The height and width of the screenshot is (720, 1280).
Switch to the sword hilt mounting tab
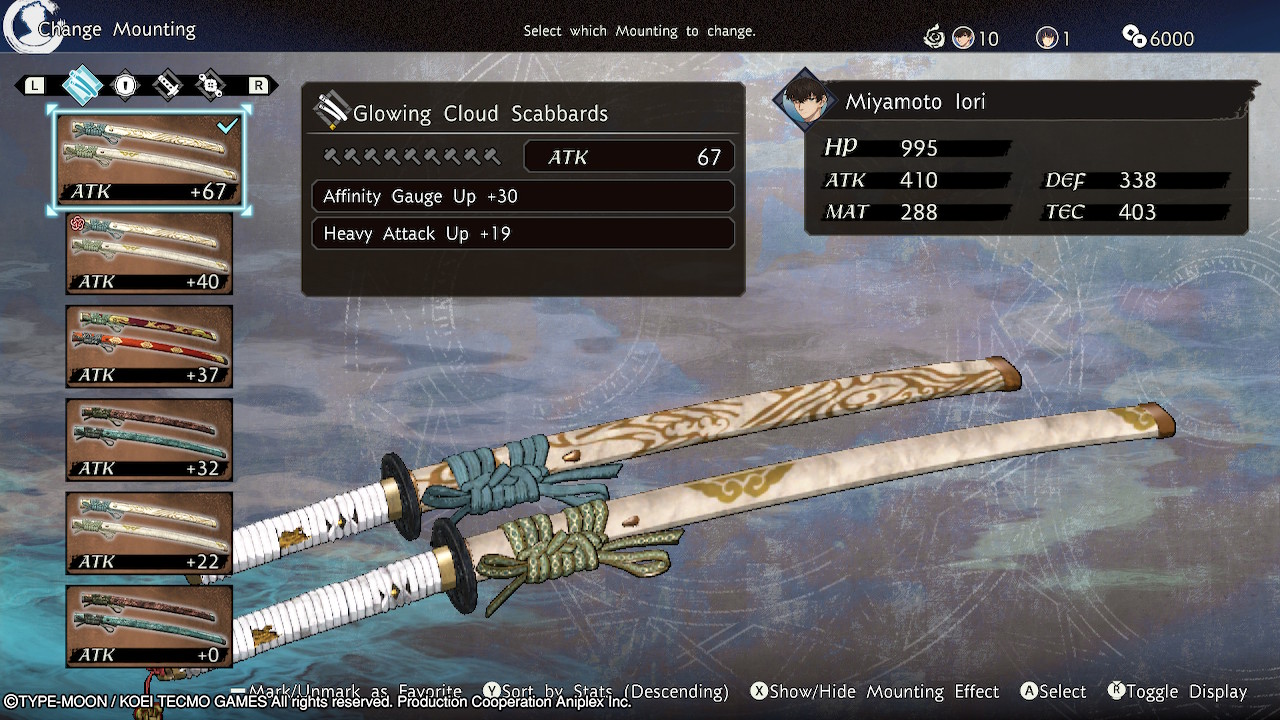168,86
